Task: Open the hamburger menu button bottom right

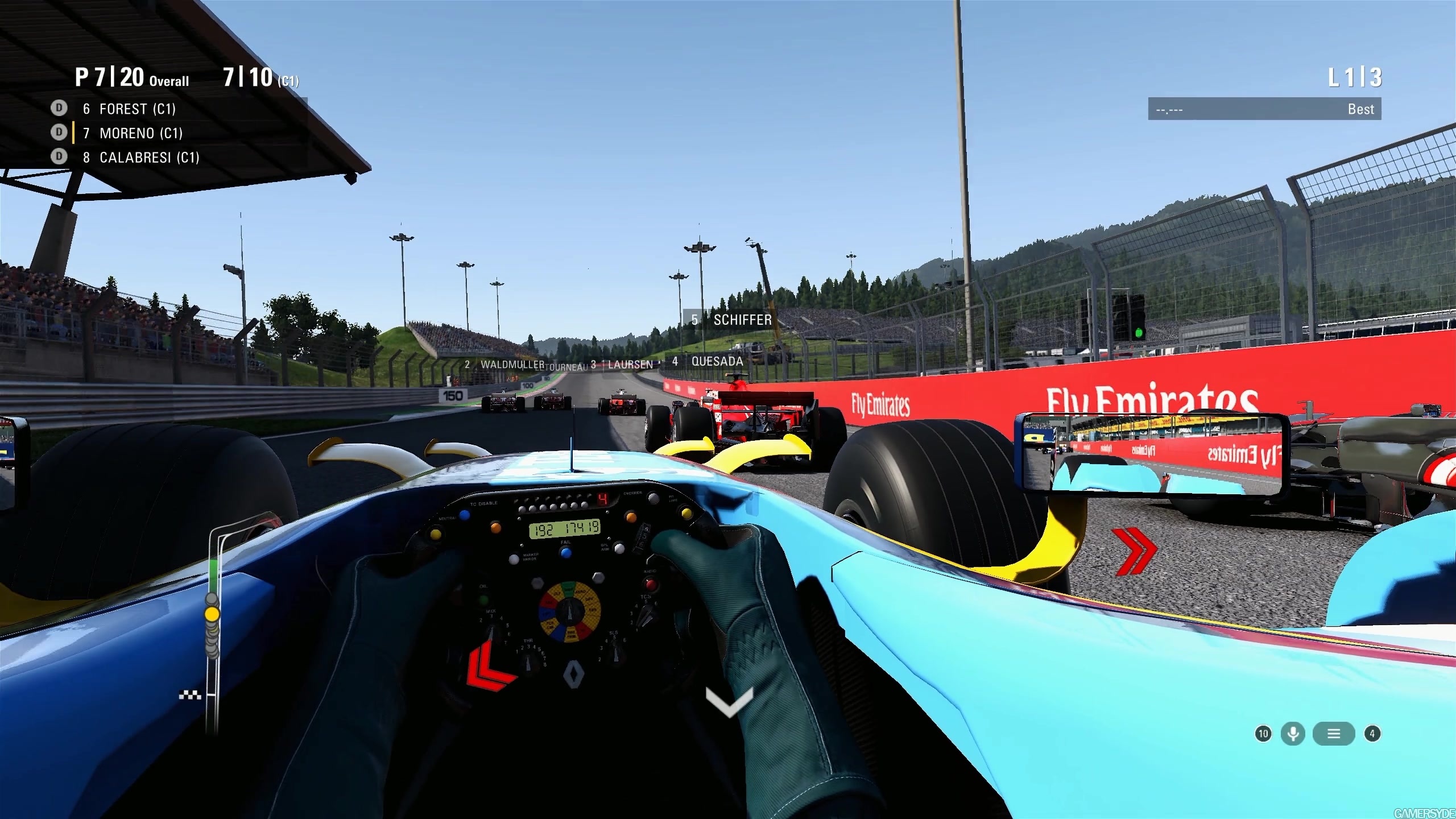Action: click(x=1334, y=734)
